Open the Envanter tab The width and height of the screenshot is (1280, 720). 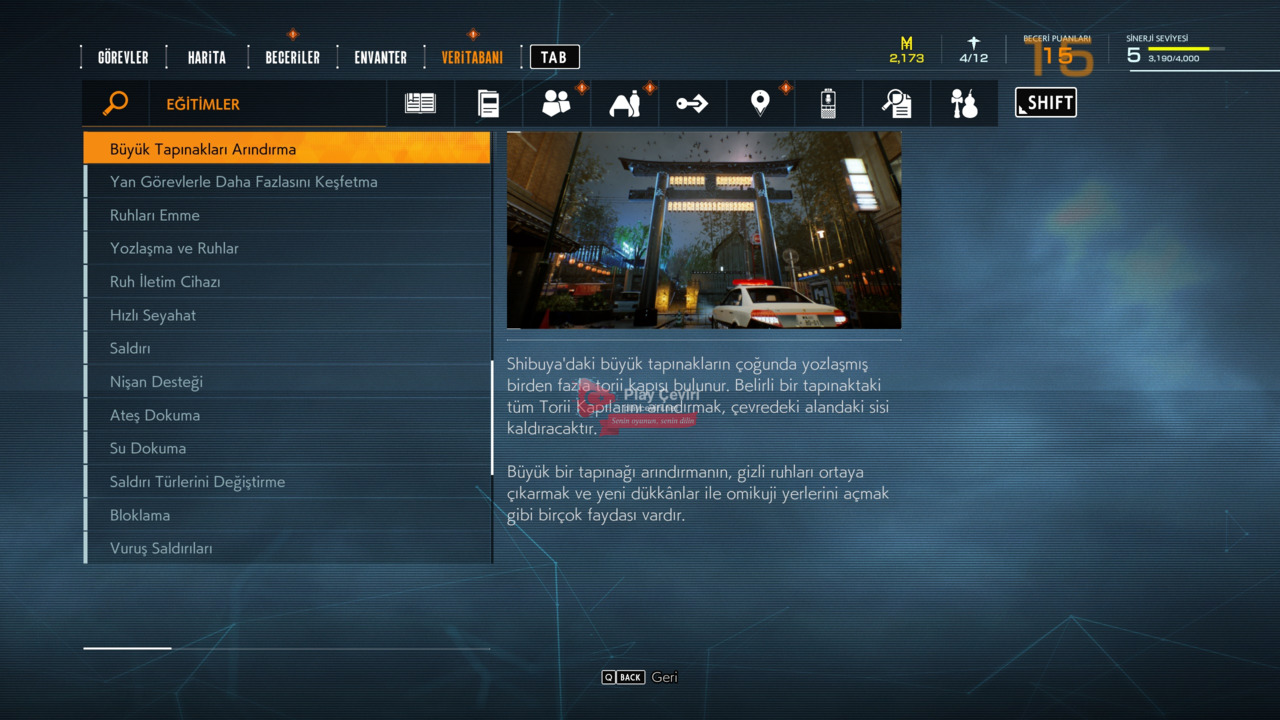(380, 58)
